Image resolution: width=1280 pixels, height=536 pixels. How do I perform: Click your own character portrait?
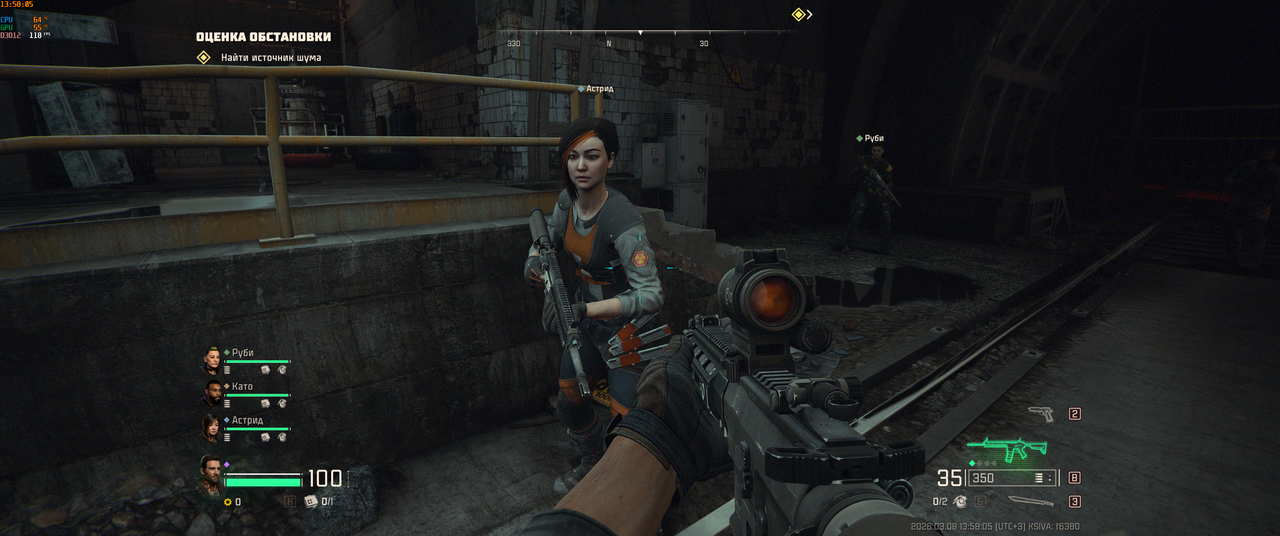click(x=210, y=476)
